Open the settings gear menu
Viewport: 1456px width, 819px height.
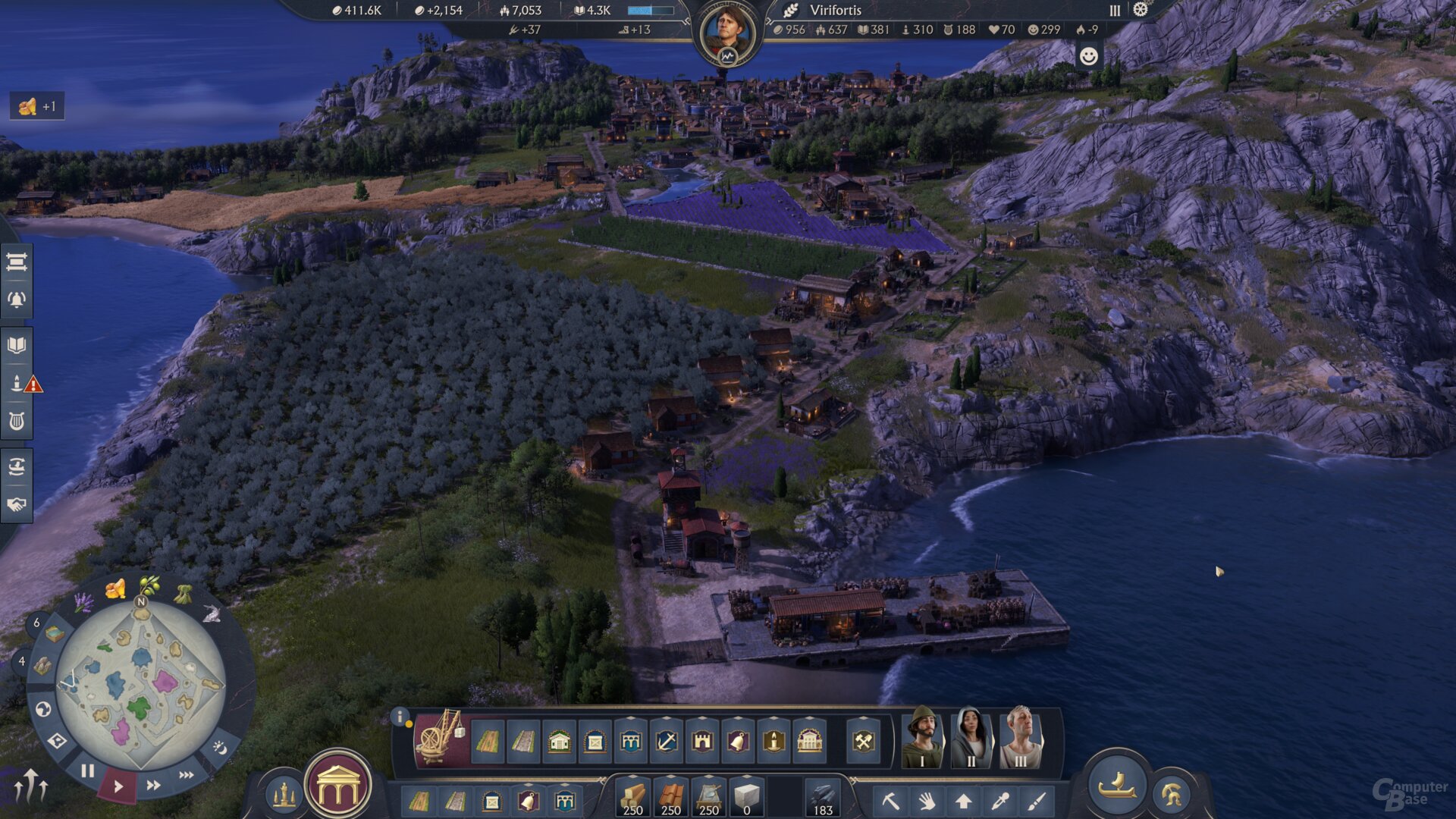point(1141,10)
